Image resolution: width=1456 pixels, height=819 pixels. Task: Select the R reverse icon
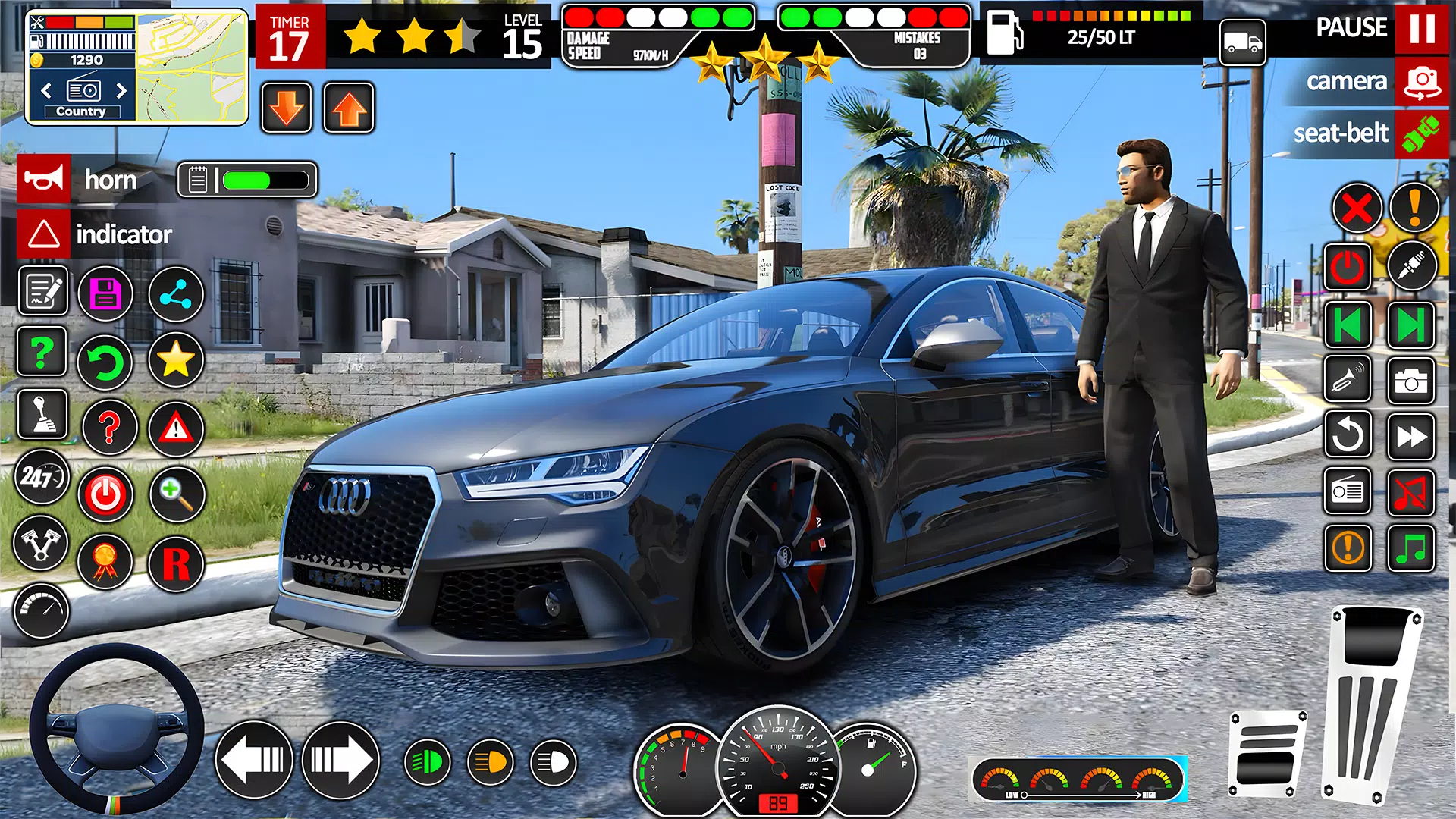[x=175, y=563]
